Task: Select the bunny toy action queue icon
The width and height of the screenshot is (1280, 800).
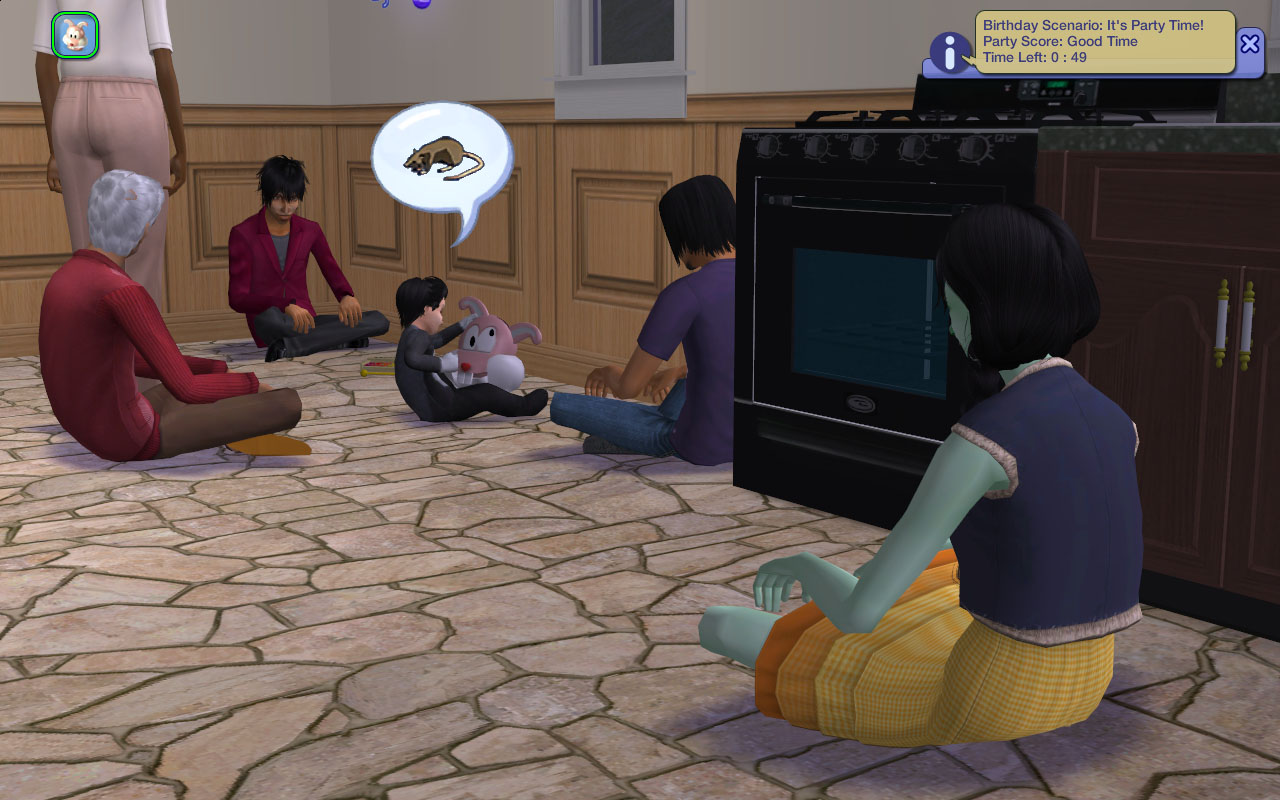Action: tap(74, 35)
